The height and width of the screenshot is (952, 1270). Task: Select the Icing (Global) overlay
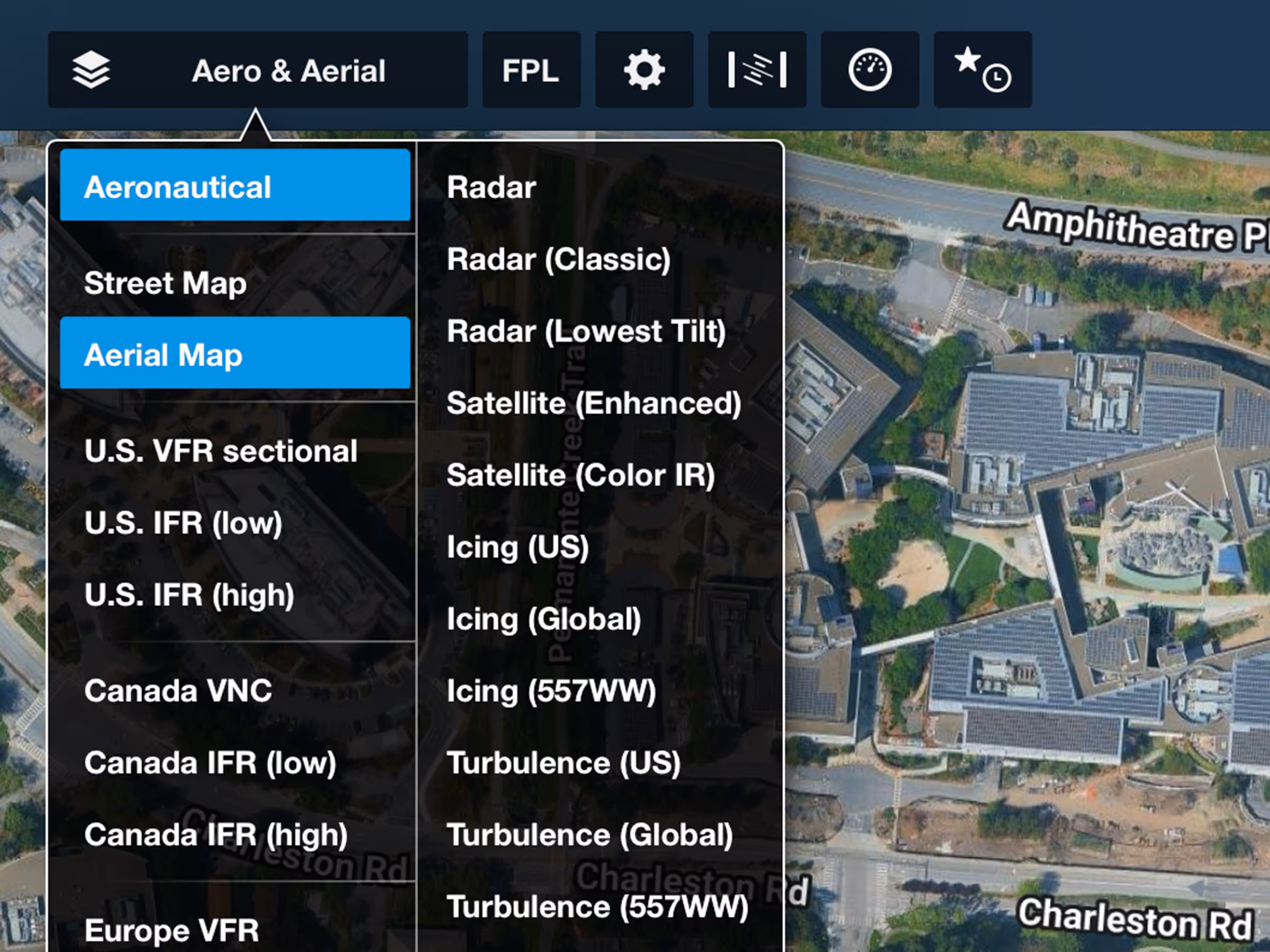point(543,619)
